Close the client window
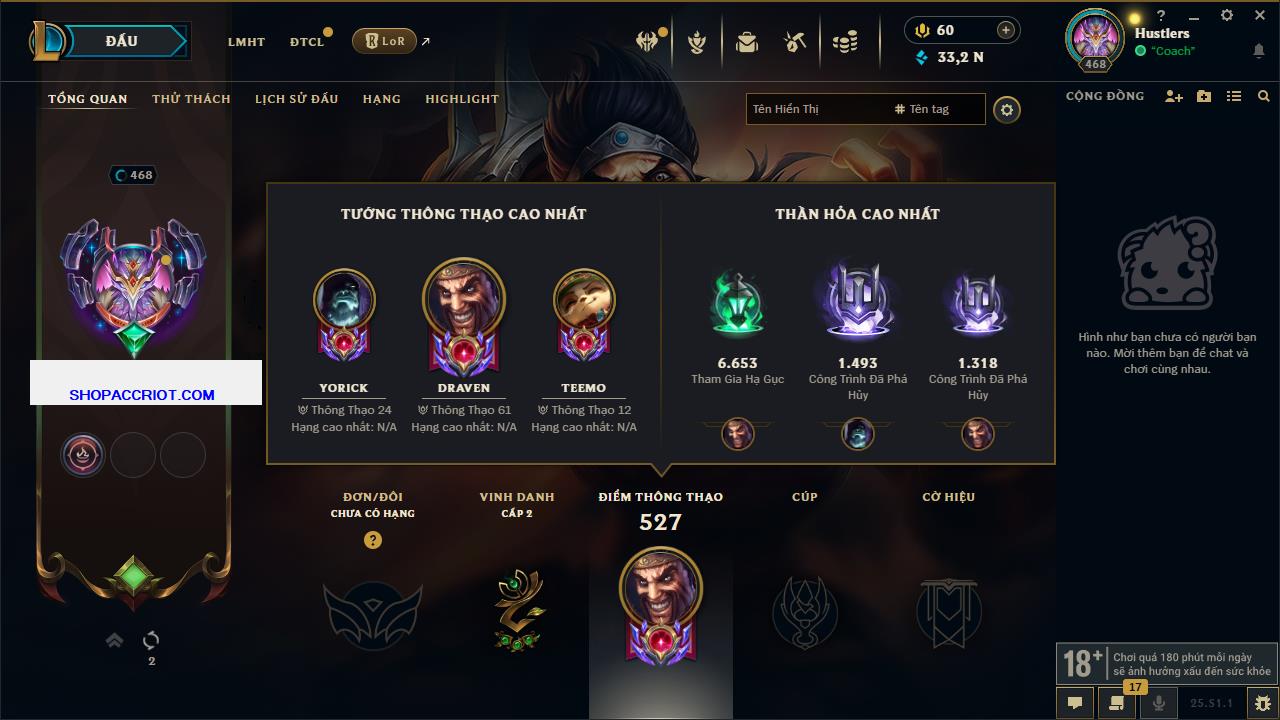 (1260, 16)
